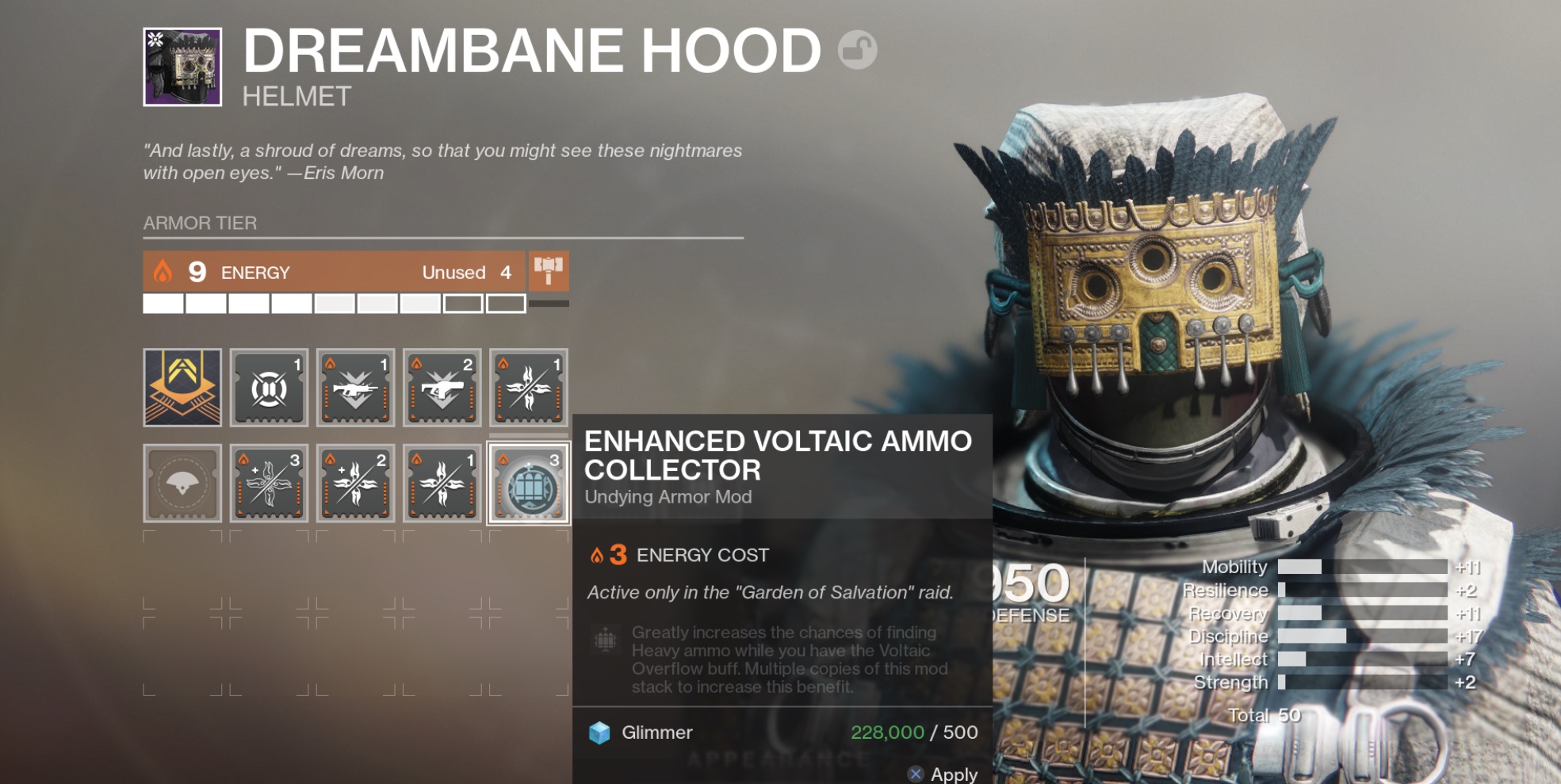The height and width of the screenshot is (784, 1561).
Task: Open the empty gray fan-shaped mod socket
Action: coord(182,484)
